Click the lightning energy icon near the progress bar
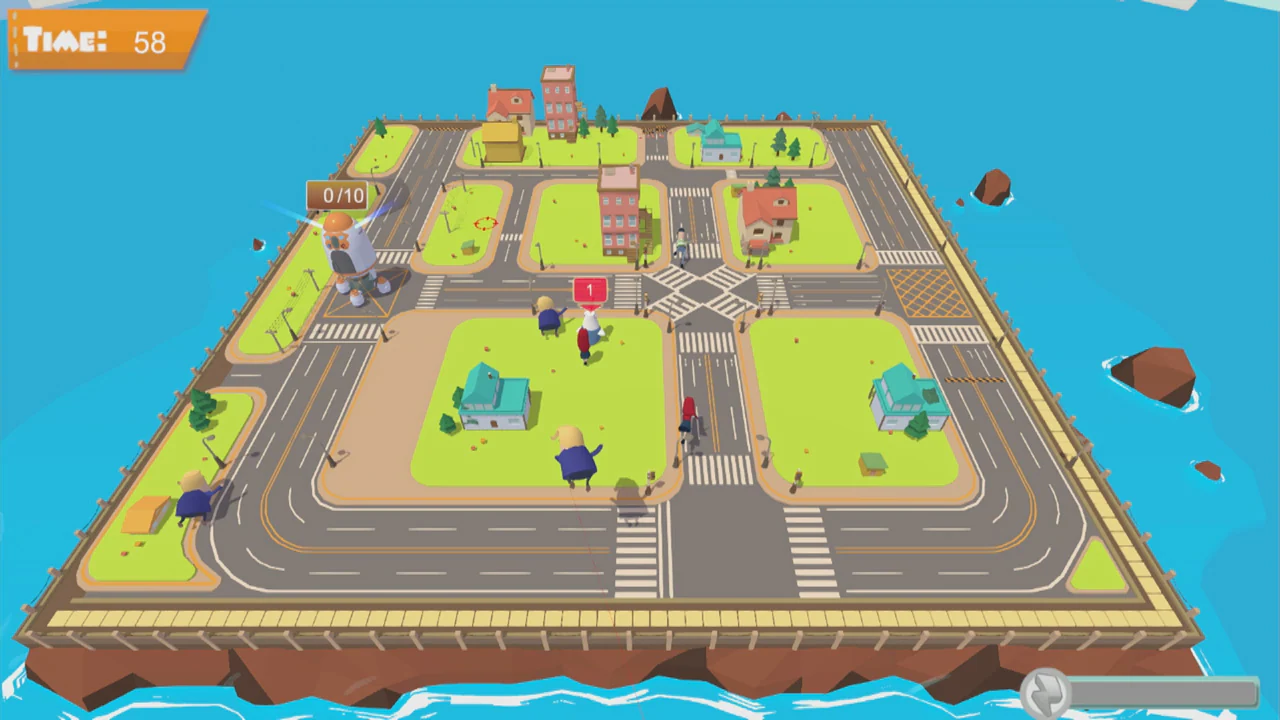The width and height of the screenshot is (1280, 720). pos(1048,690)
